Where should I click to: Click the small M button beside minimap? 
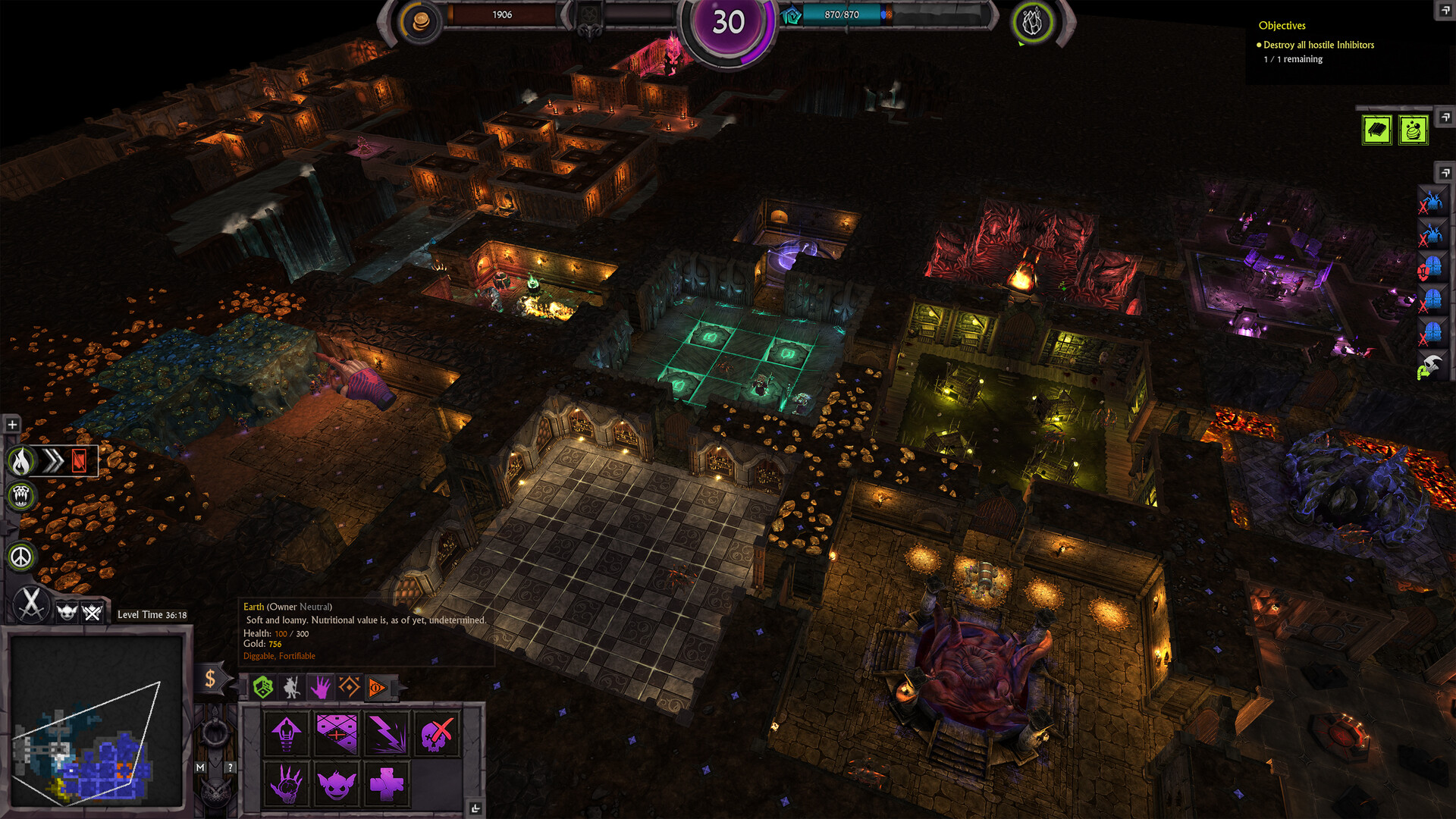click(x=200, y=767)
